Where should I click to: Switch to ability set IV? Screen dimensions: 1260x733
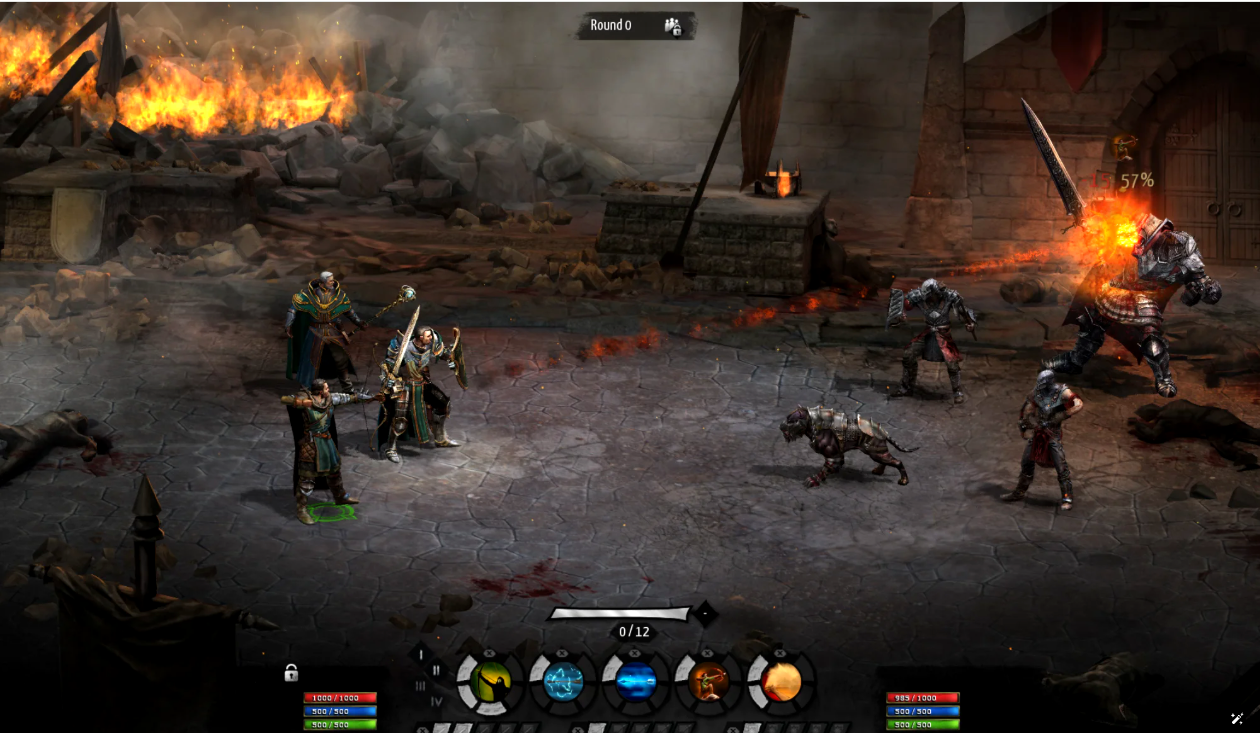coord(436,701)
